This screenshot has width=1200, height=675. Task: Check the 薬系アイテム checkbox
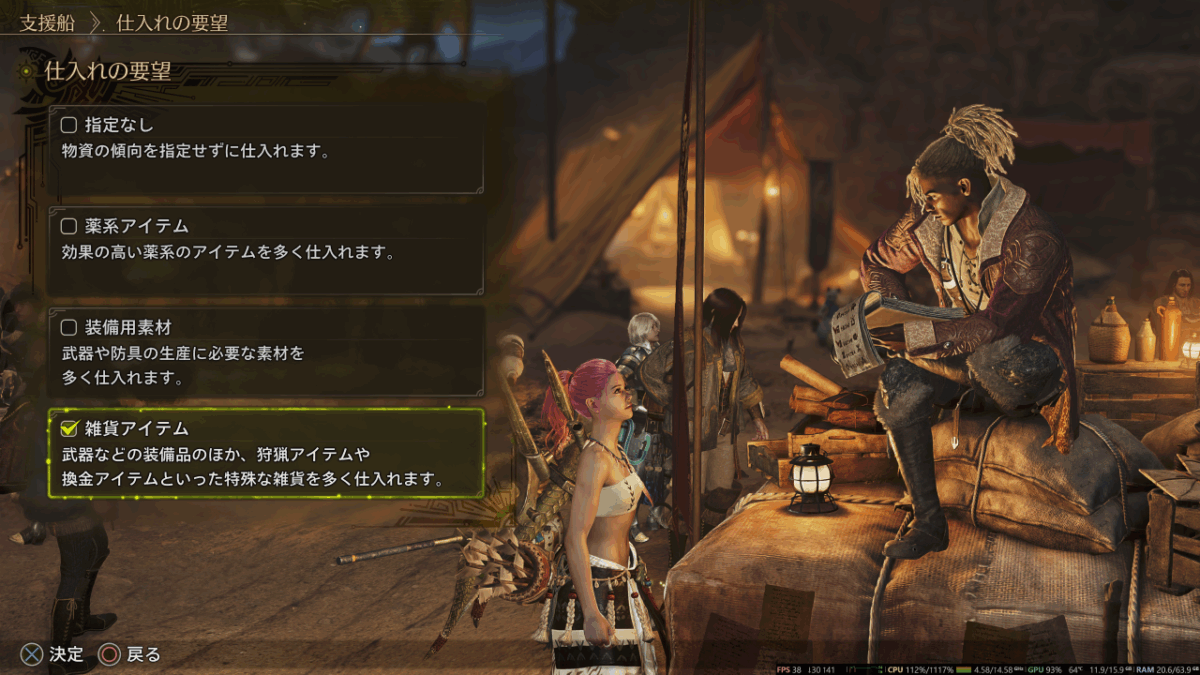(69, 226)
